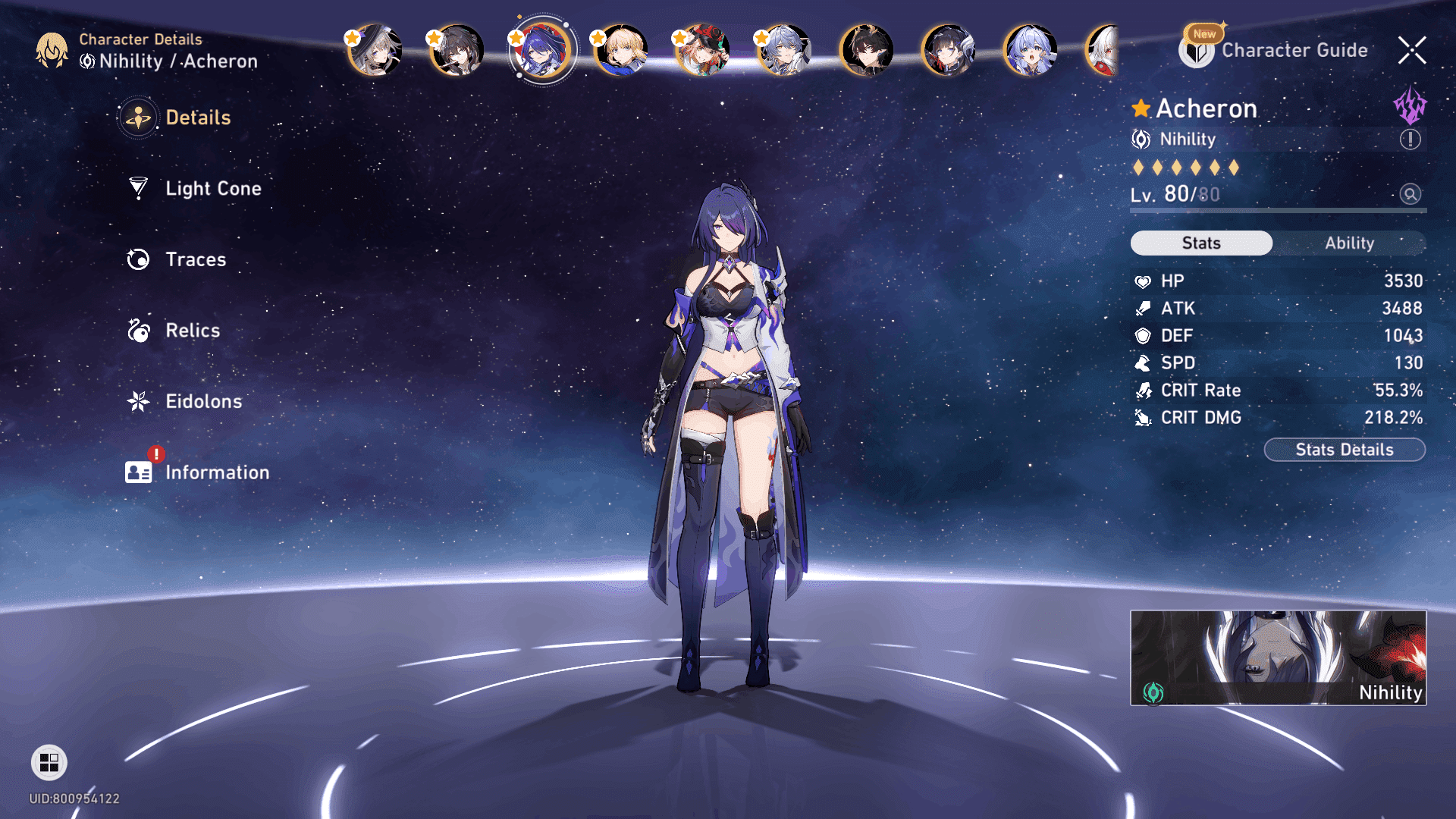Switch to the Ability tab
This screenshot has width=1456, height=819.
point(1349,243)
